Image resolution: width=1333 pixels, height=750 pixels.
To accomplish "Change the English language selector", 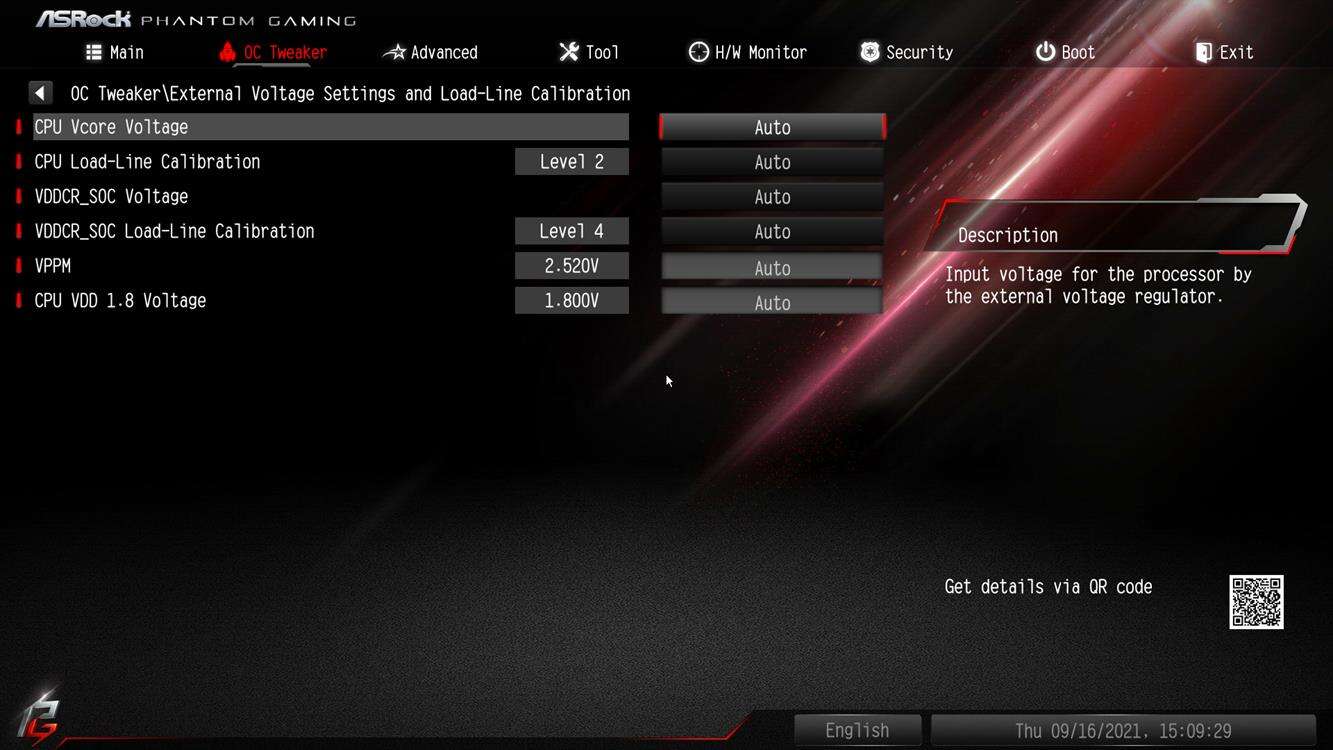I will [x=857, y=730].
